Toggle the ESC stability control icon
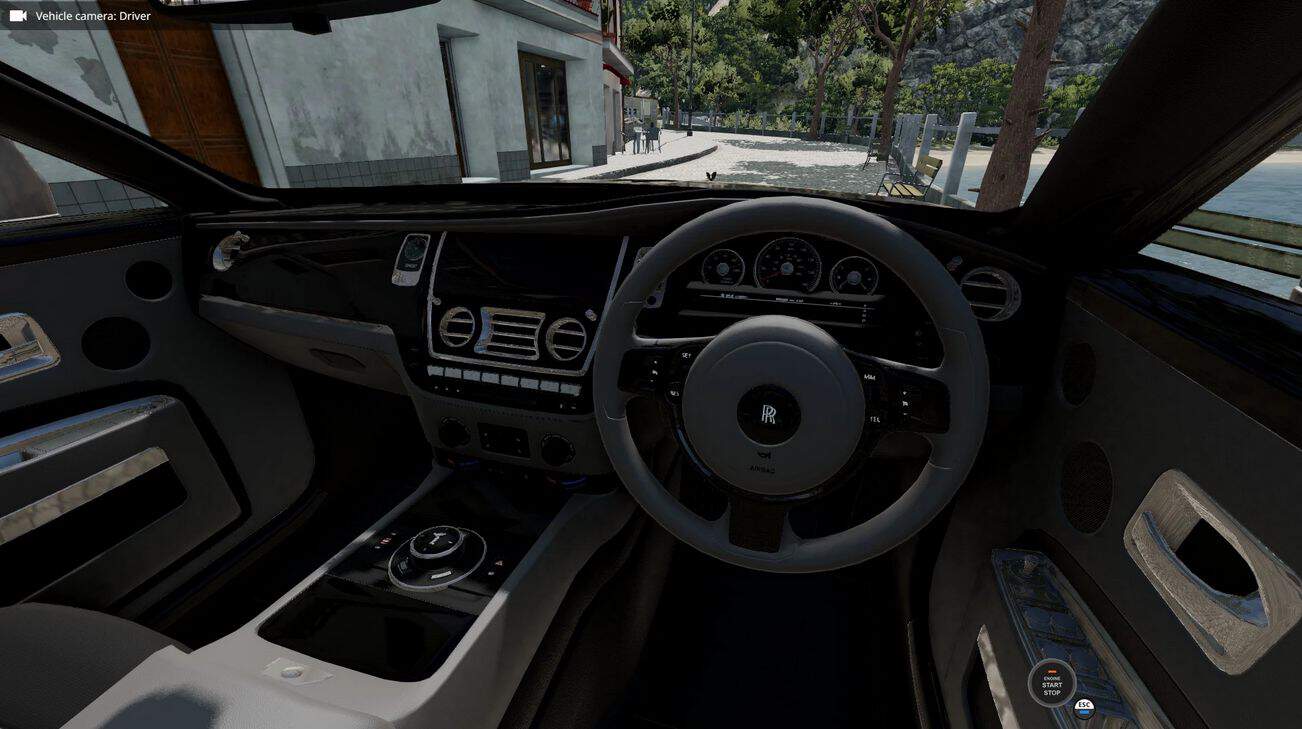Viewport: 1302px width, 729px height. pos(1084,707)
